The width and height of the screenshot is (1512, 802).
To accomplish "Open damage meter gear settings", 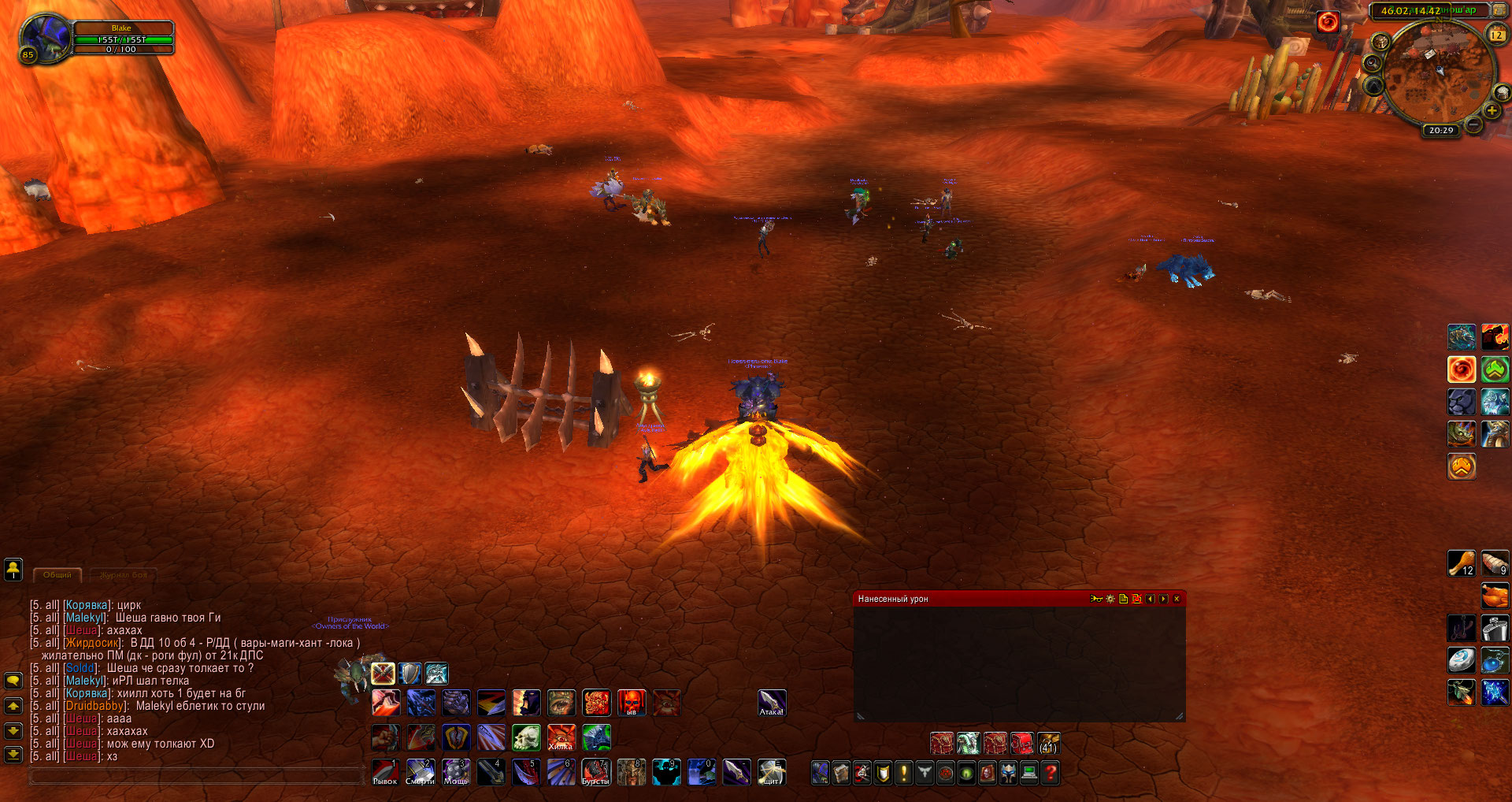I will tap(1110, 599).
